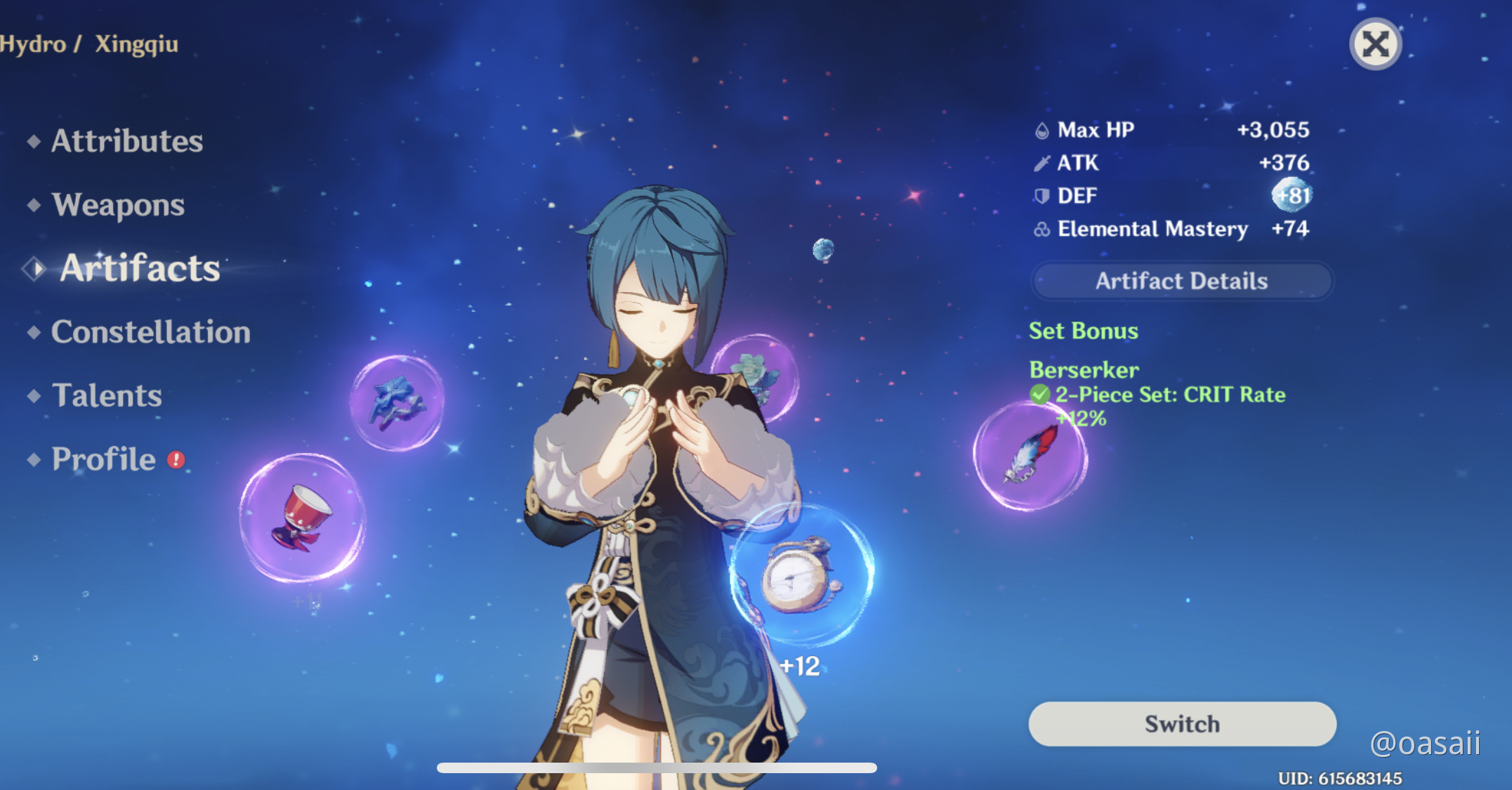Select the goblet artifact orb
This screenshot has height=790, width=1512.
pos(303,516)
